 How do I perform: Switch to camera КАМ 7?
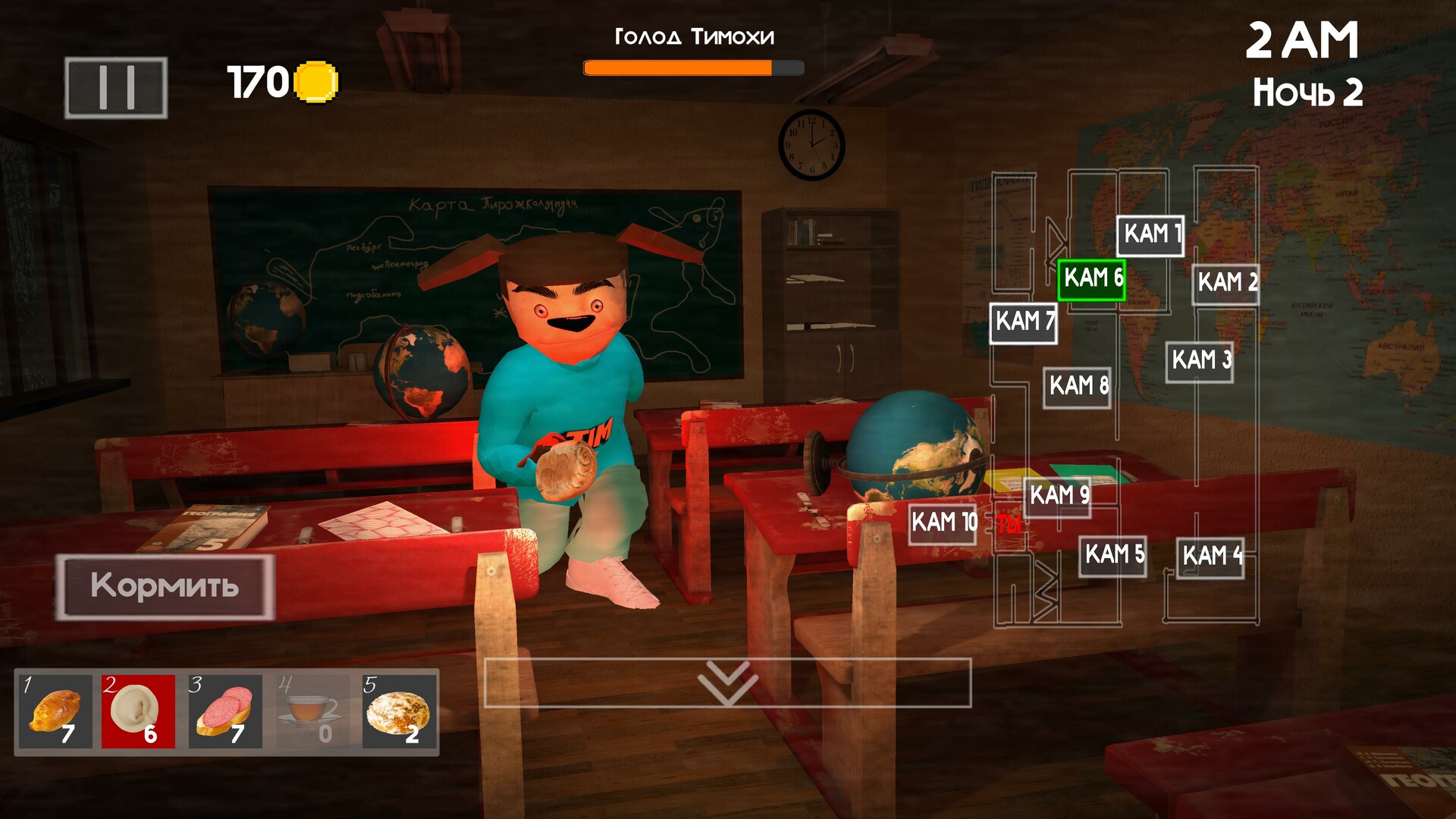1023,322
